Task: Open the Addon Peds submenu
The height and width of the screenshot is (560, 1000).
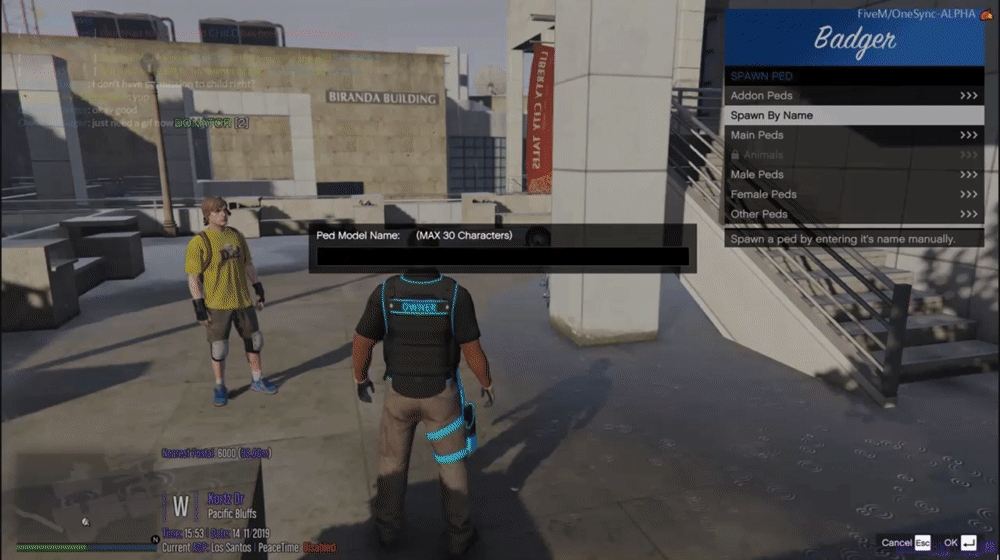Action: 853,96
